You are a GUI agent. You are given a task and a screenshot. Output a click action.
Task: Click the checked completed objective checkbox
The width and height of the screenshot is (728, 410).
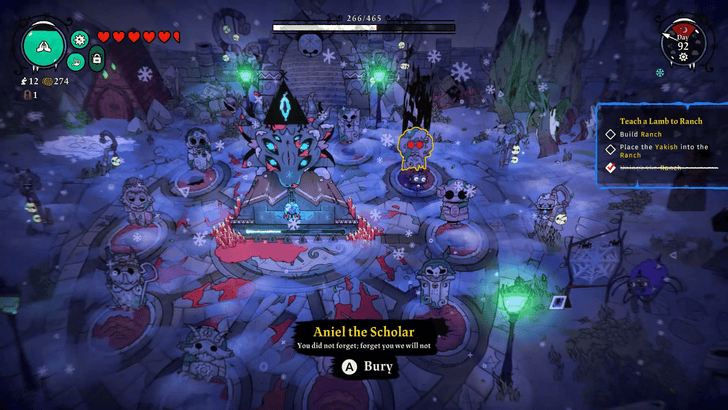(x=610, y=167)
